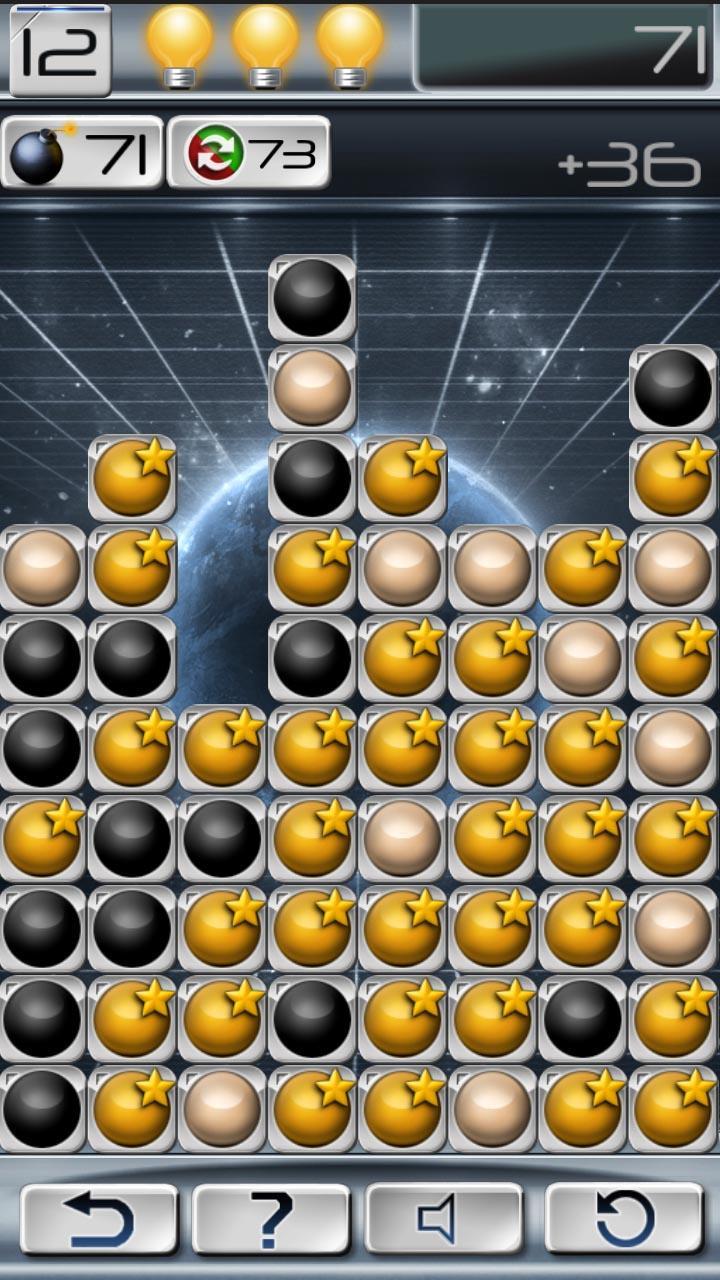Restart the level with the circular arrow button
Viewport: 720px width, 1280px height.
click(x=624, y=1219)
